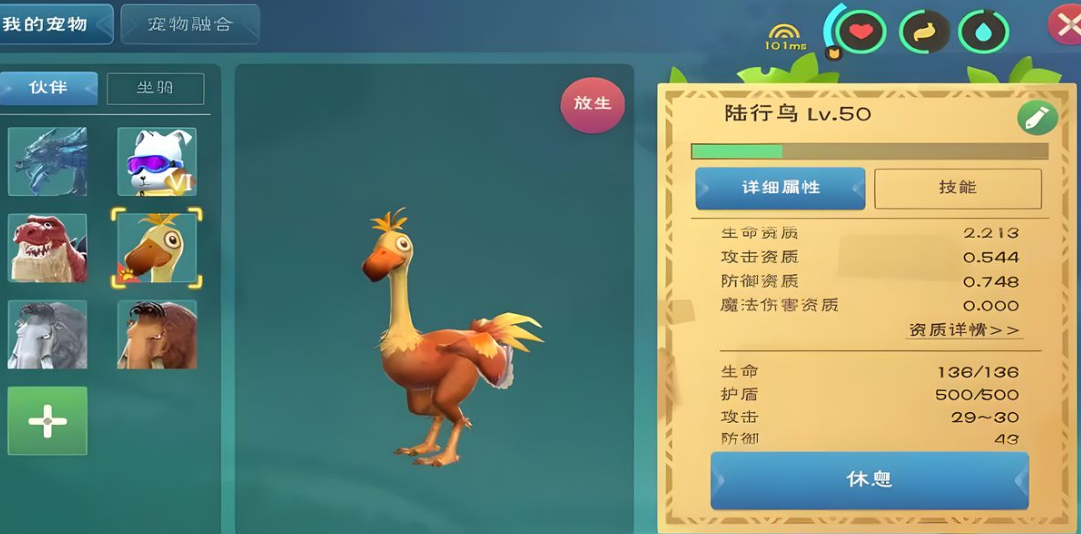Rename the pet using the pencil icon
This screenshot has height=534, width=1081.
pos(1037,118)
